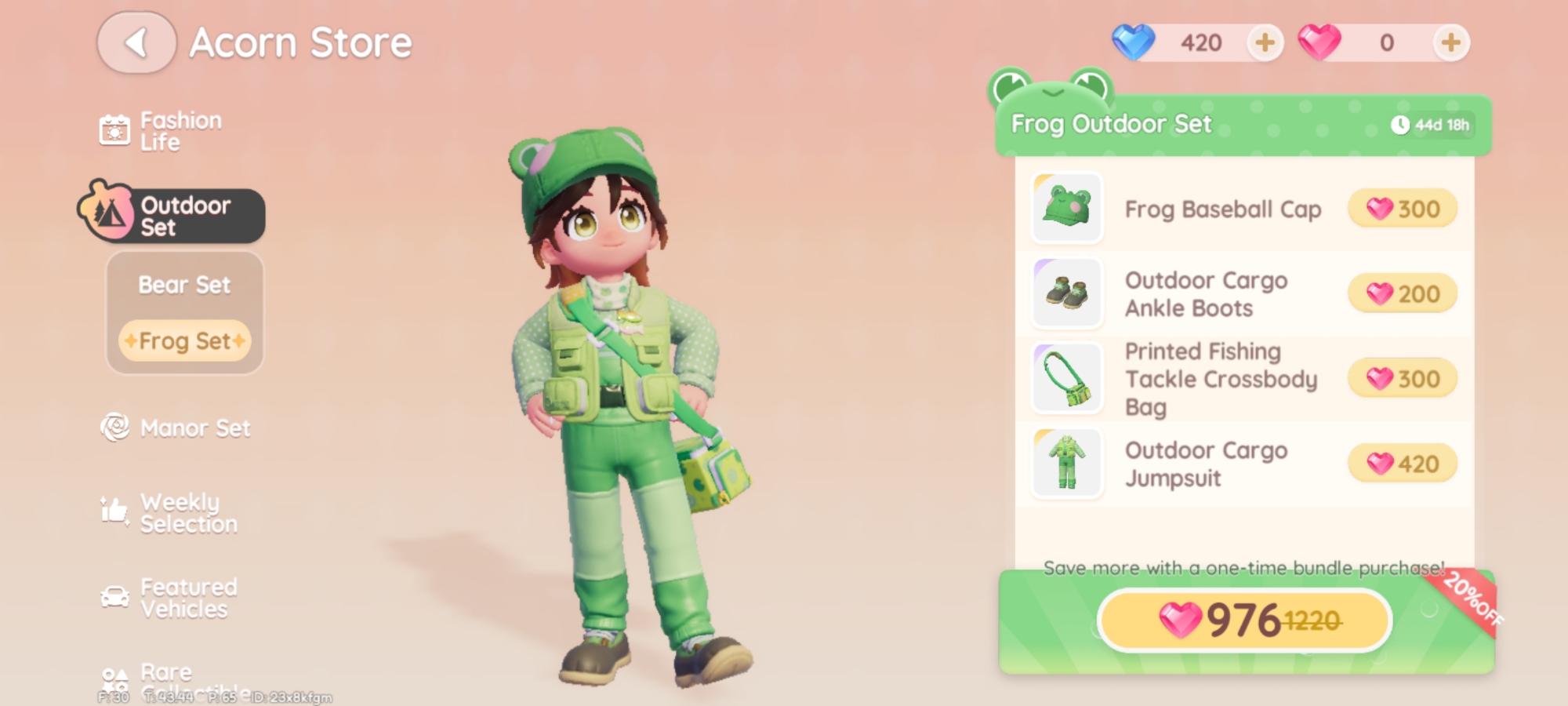Go back from the Acorn Store
This screenshot has height=706, width=1568.
pos(136,43)
